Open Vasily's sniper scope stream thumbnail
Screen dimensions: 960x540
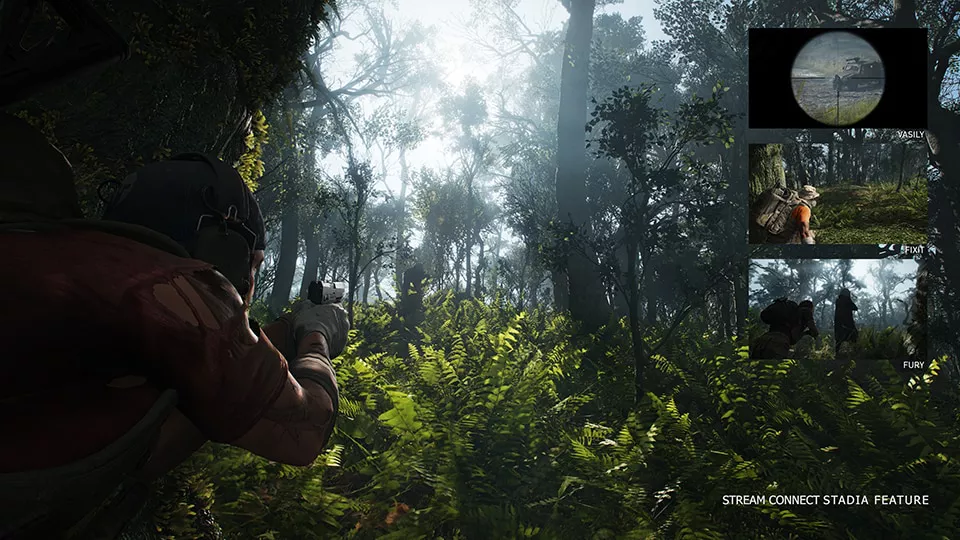coord(837,78)
